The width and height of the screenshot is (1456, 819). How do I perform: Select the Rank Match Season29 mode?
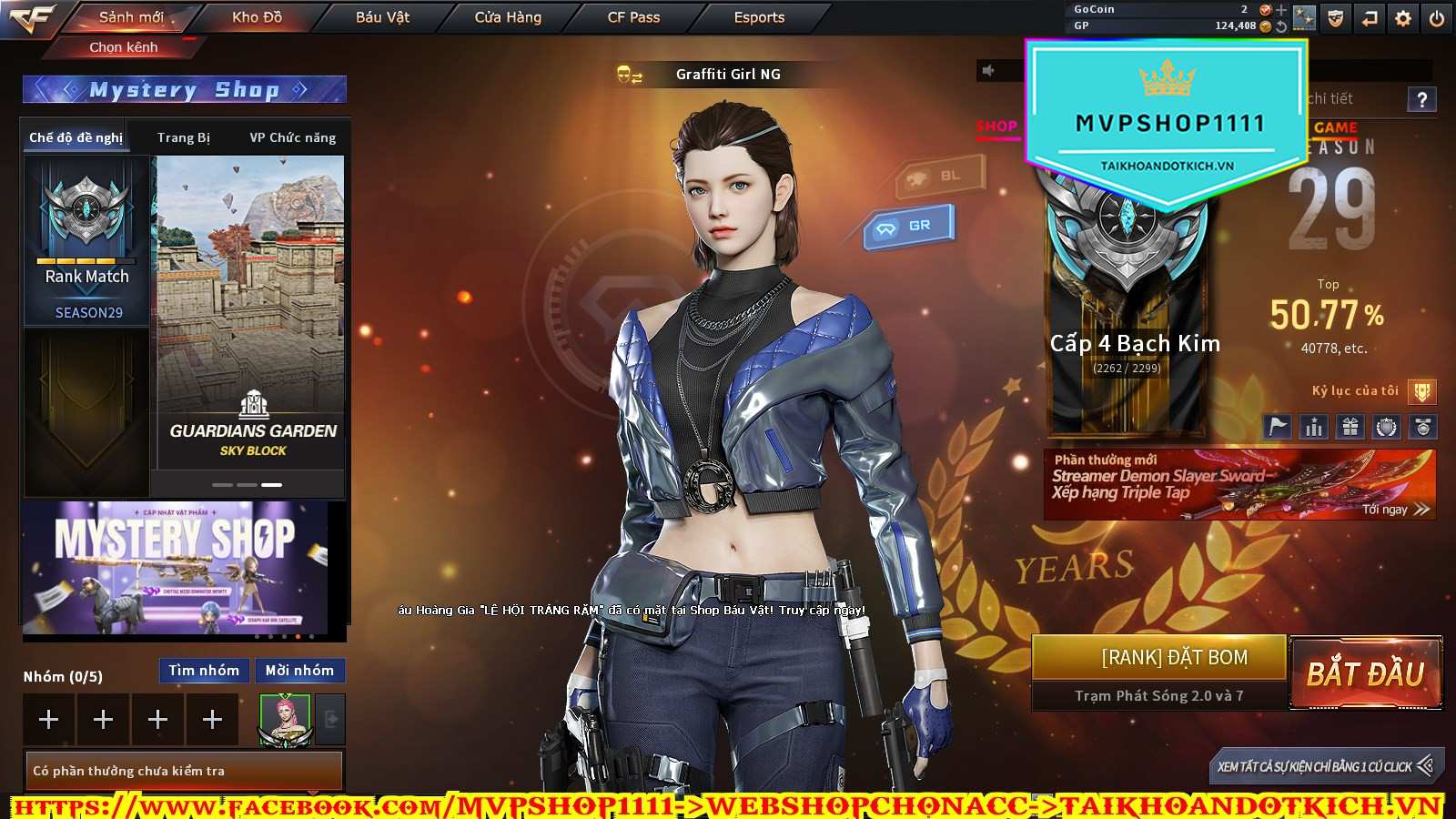[87, 241]
